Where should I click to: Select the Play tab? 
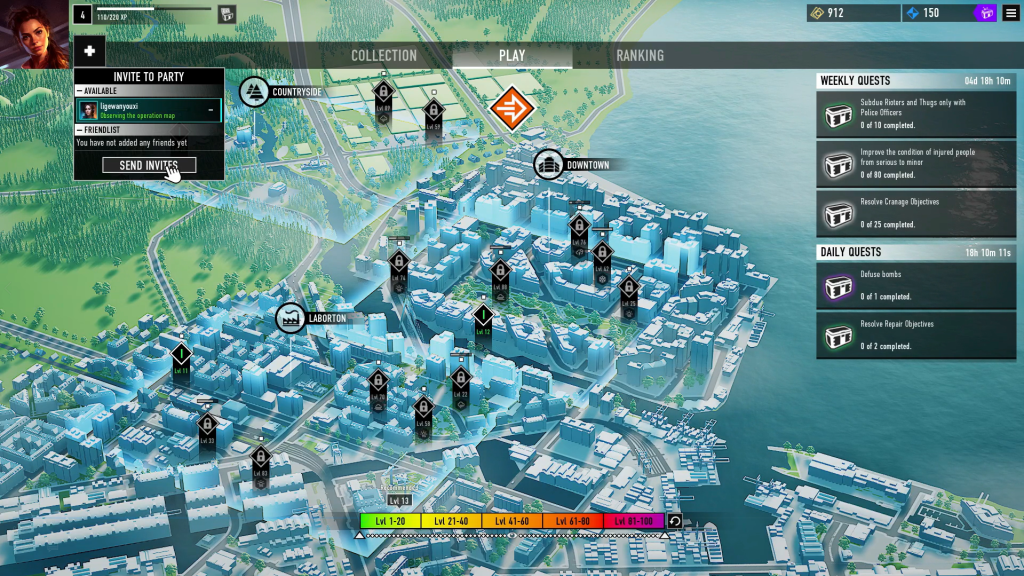coord(512,56)
